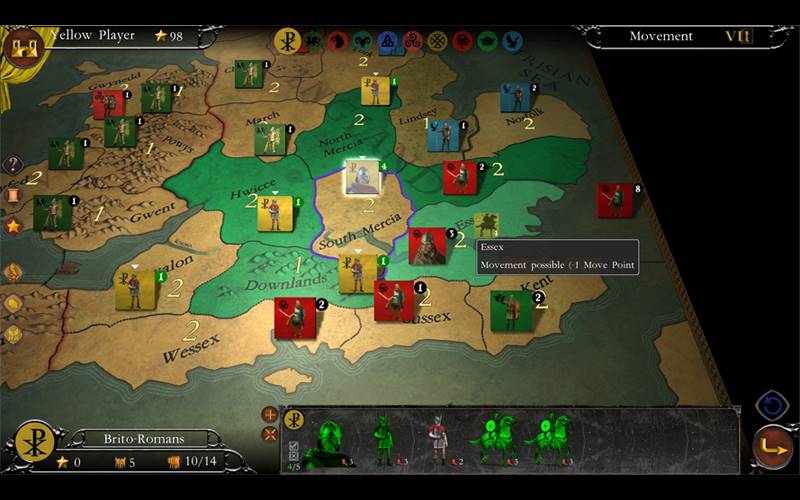Viewport: 800px width, 500px height.
Task: Select the blue raven faction emblem
Action: 513,41
